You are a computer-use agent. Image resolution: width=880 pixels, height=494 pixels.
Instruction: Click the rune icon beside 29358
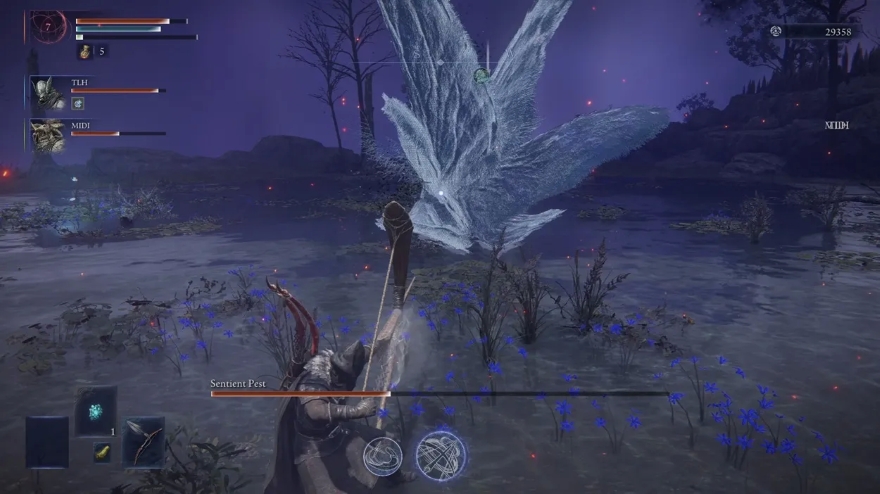(775, 31)
